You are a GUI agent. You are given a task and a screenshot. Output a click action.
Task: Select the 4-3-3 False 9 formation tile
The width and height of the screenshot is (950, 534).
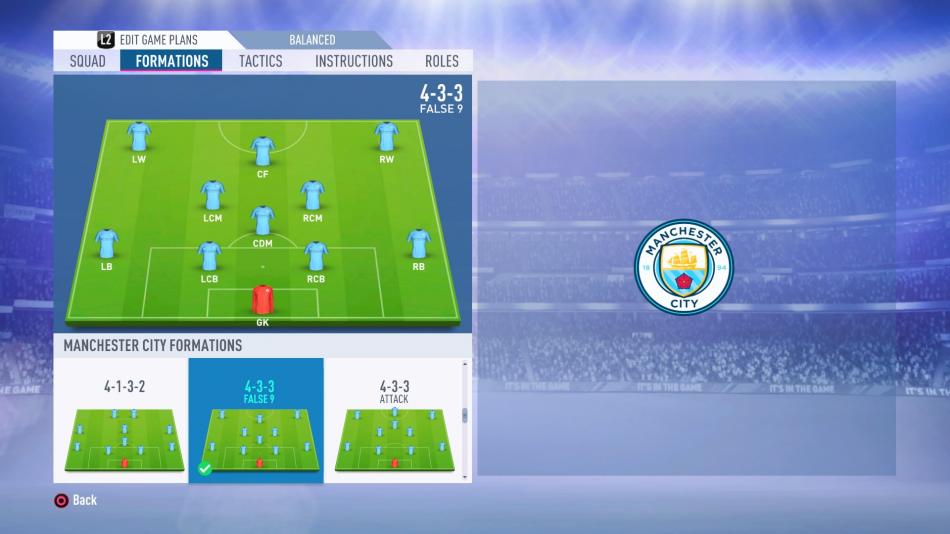(x=258, y=422)
